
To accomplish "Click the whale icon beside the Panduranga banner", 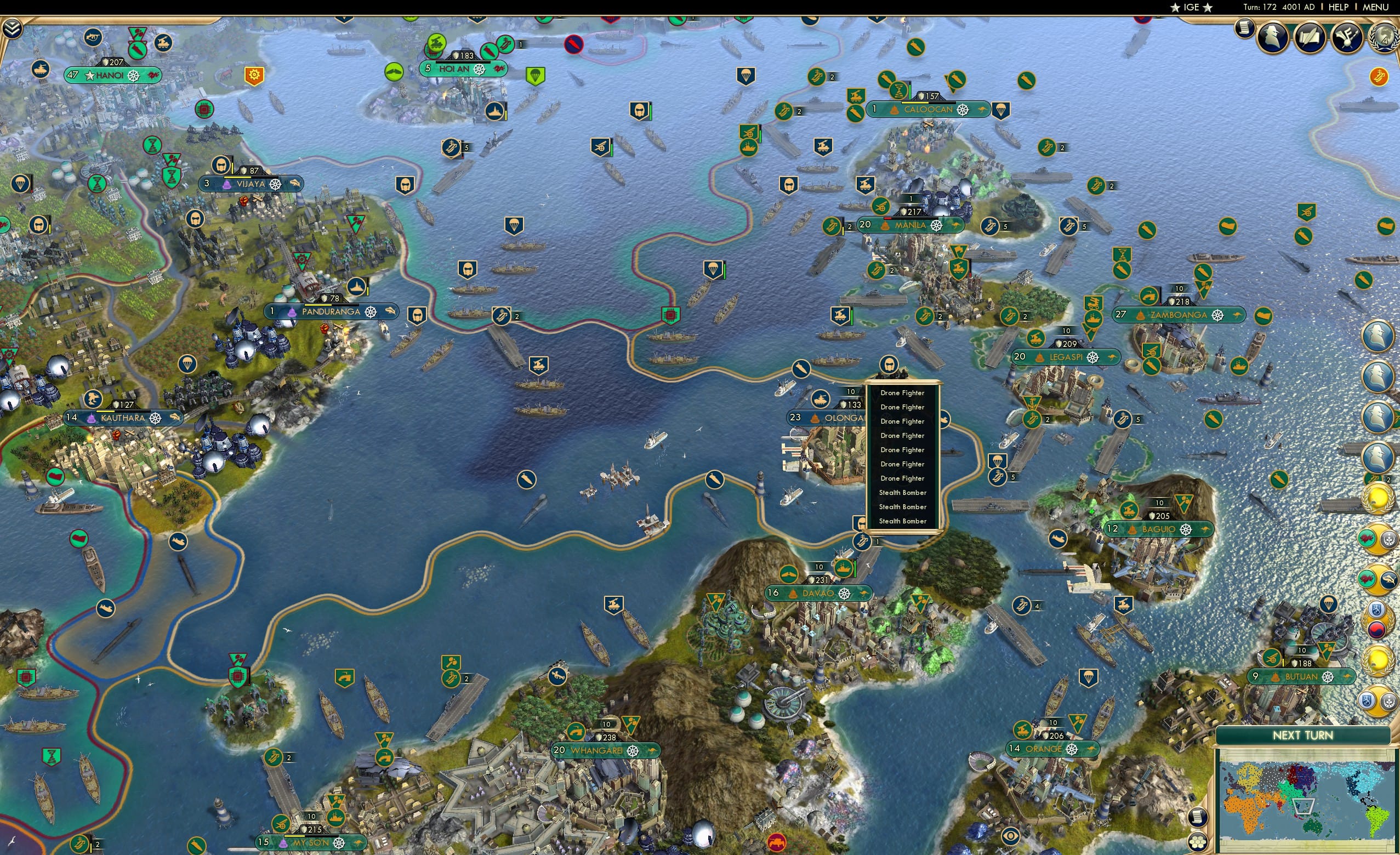I will [391, 311].
